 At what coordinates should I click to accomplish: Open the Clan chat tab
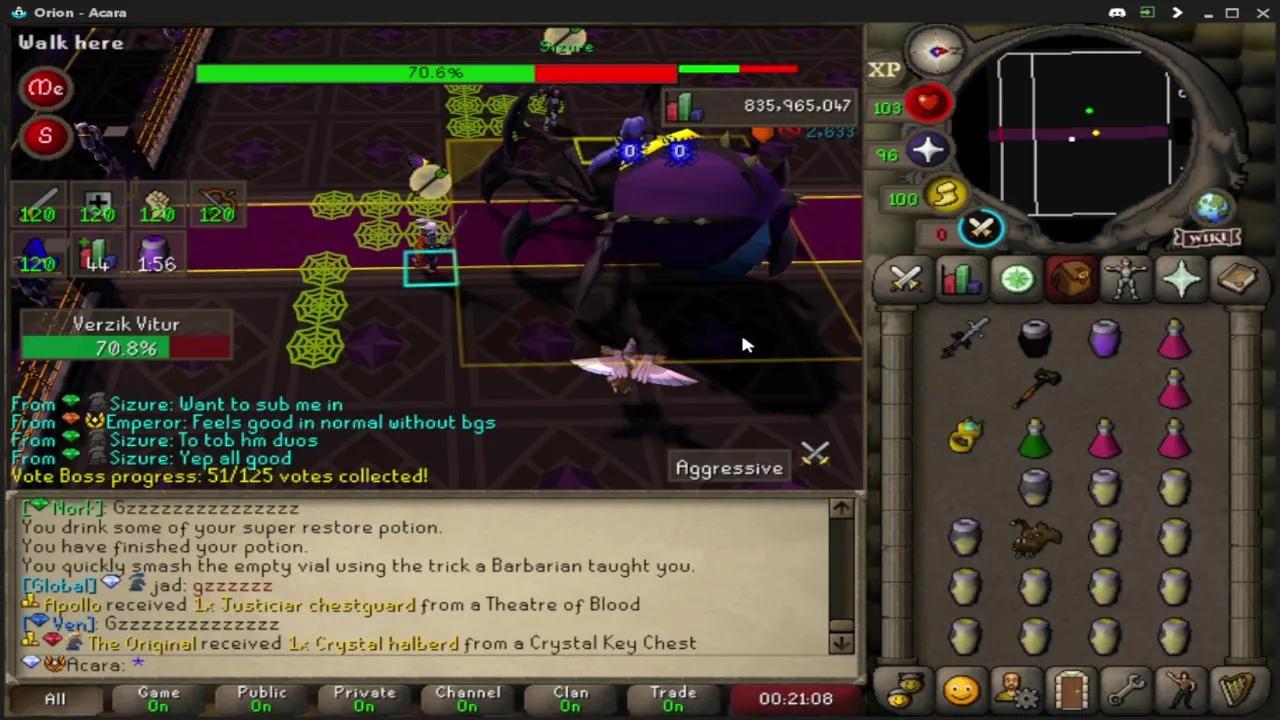coord(571,697)
